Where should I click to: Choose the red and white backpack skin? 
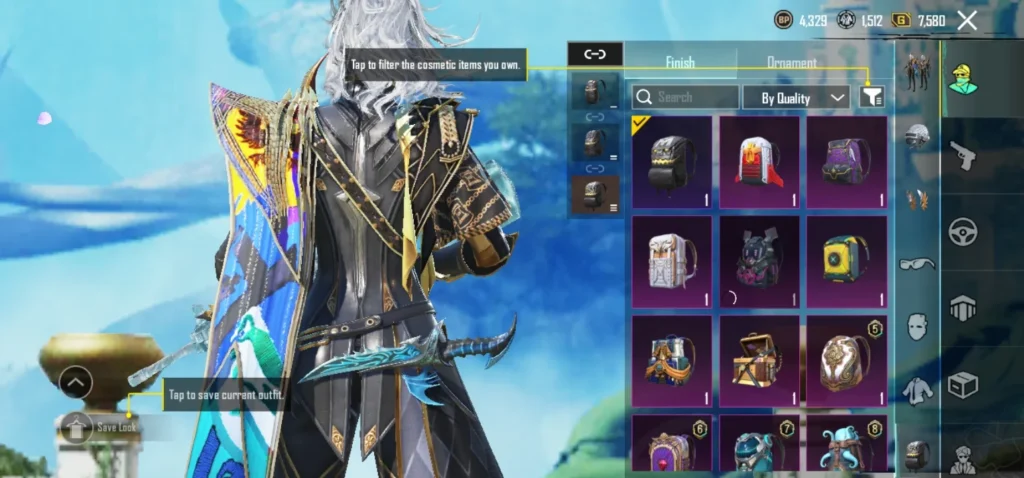(759, 161)
